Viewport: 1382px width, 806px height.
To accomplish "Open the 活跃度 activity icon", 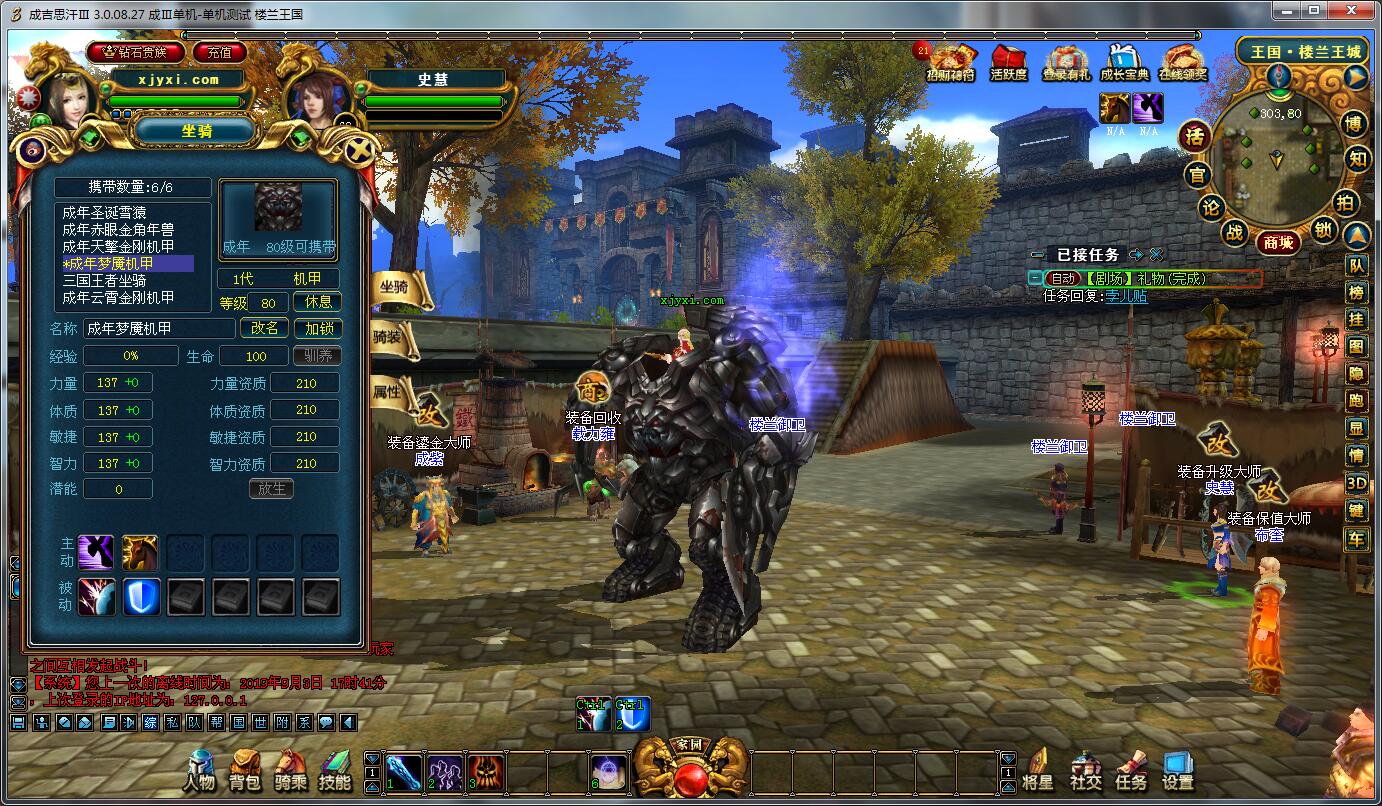I will pyautogui.click(x=1008, y=62).
